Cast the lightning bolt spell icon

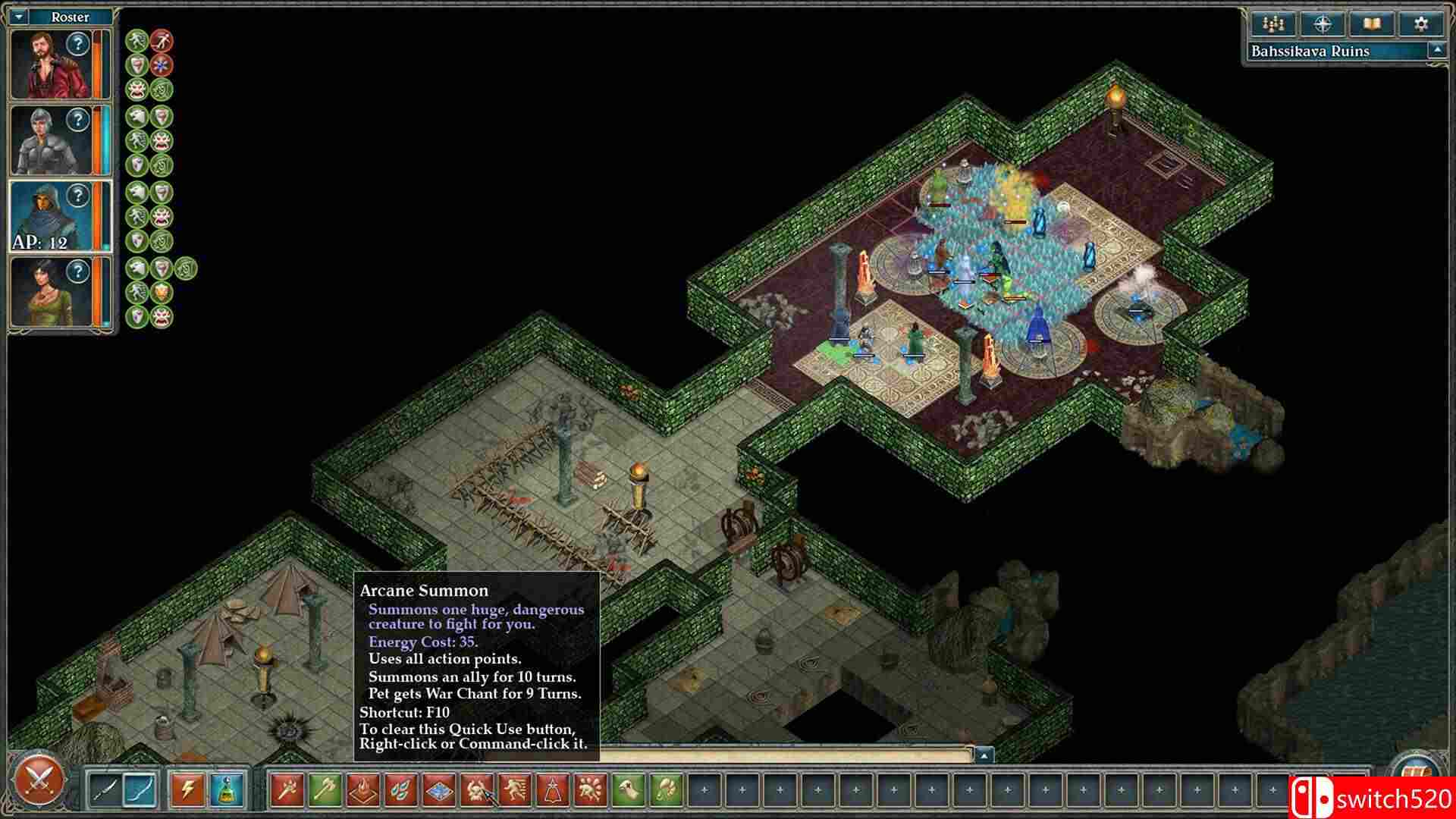(x=188, y=789)
